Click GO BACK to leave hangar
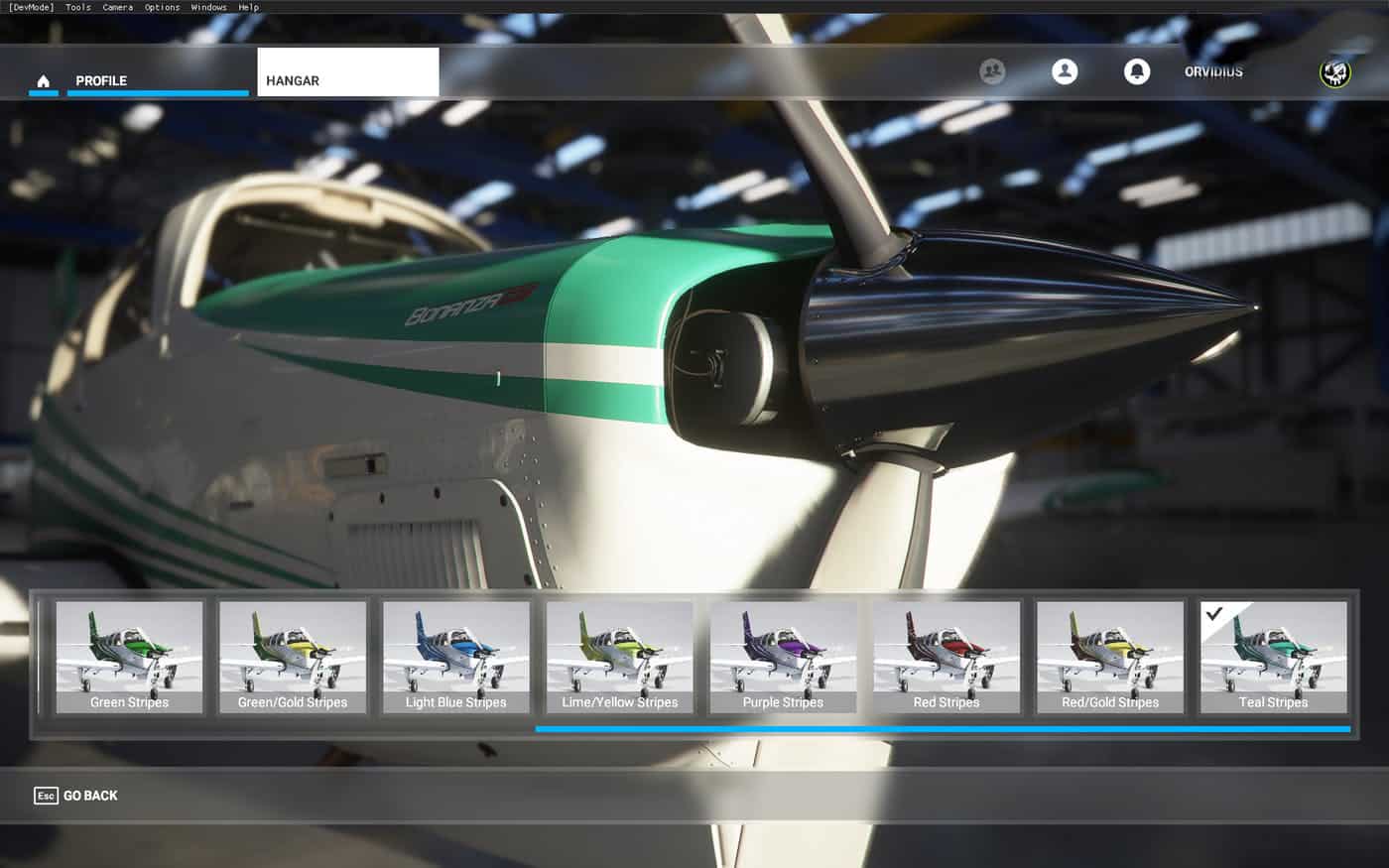 click(76, 796)
